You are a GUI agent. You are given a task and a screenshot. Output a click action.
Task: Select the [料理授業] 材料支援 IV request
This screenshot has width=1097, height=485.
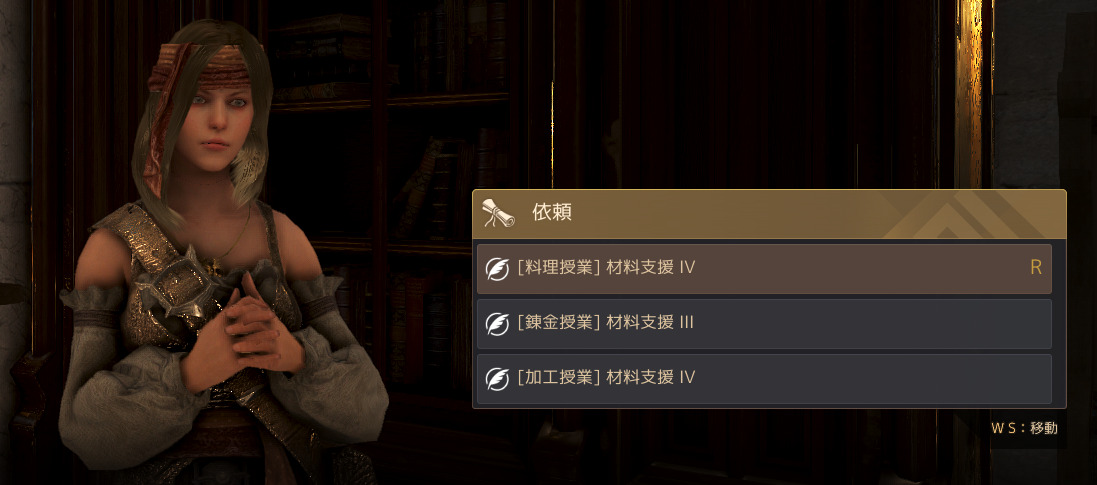pos(763,268)
